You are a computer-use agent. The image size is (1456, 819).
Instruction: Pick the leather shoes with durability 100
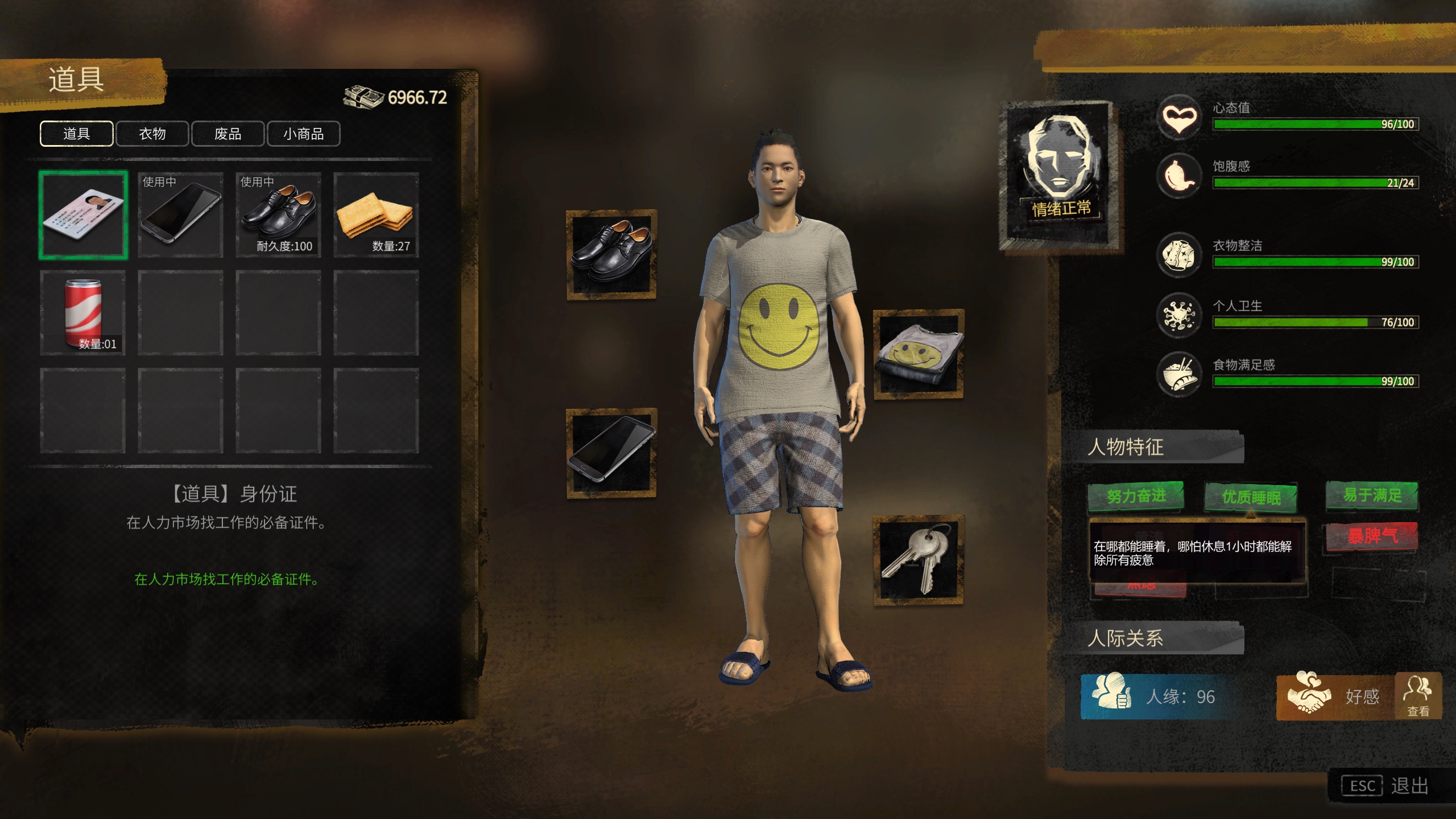point(278,215)
